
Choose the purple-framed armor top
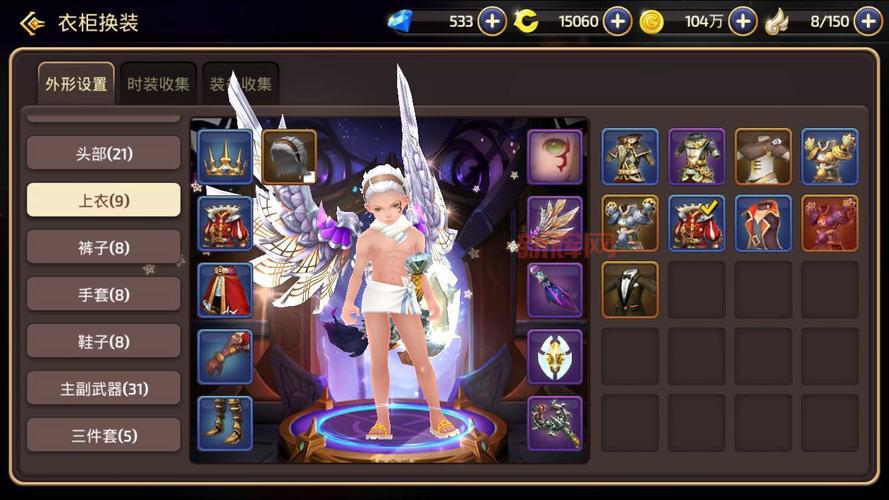click(x=696, y=156)
